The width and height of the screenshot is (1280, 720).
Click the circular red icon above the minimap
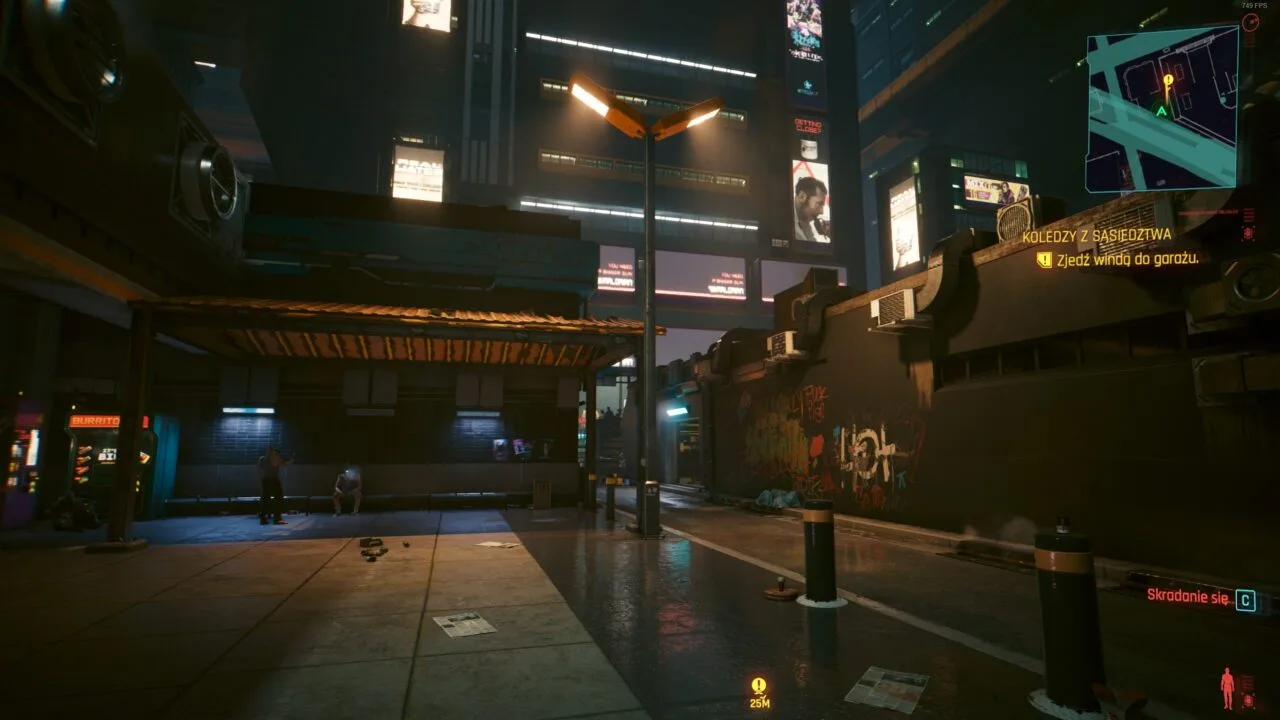[x=1250, y=22]
